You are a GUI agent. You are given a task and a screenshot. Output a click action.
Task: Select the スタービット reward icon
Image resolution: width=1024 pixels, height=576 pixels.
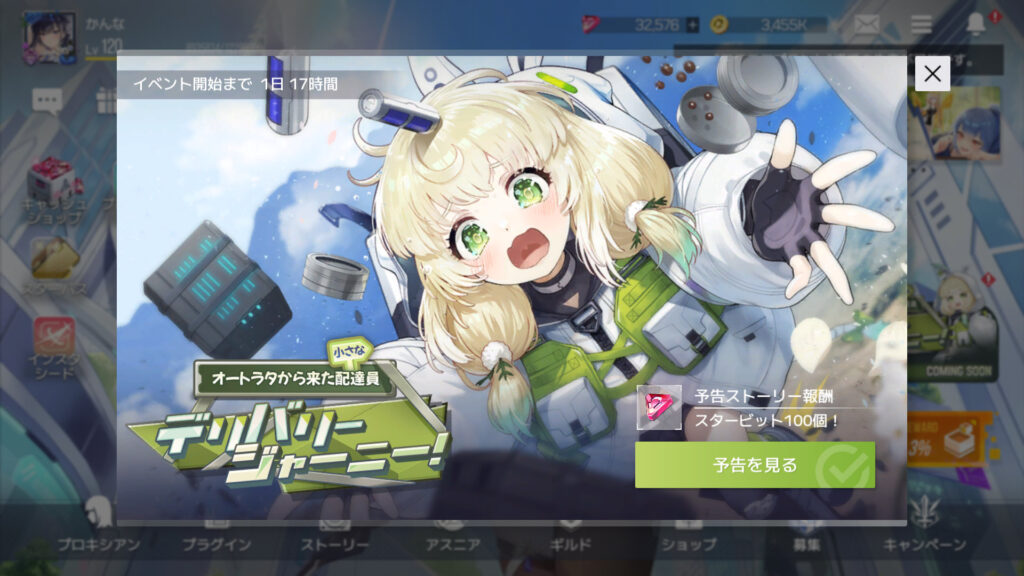point(659,407)
